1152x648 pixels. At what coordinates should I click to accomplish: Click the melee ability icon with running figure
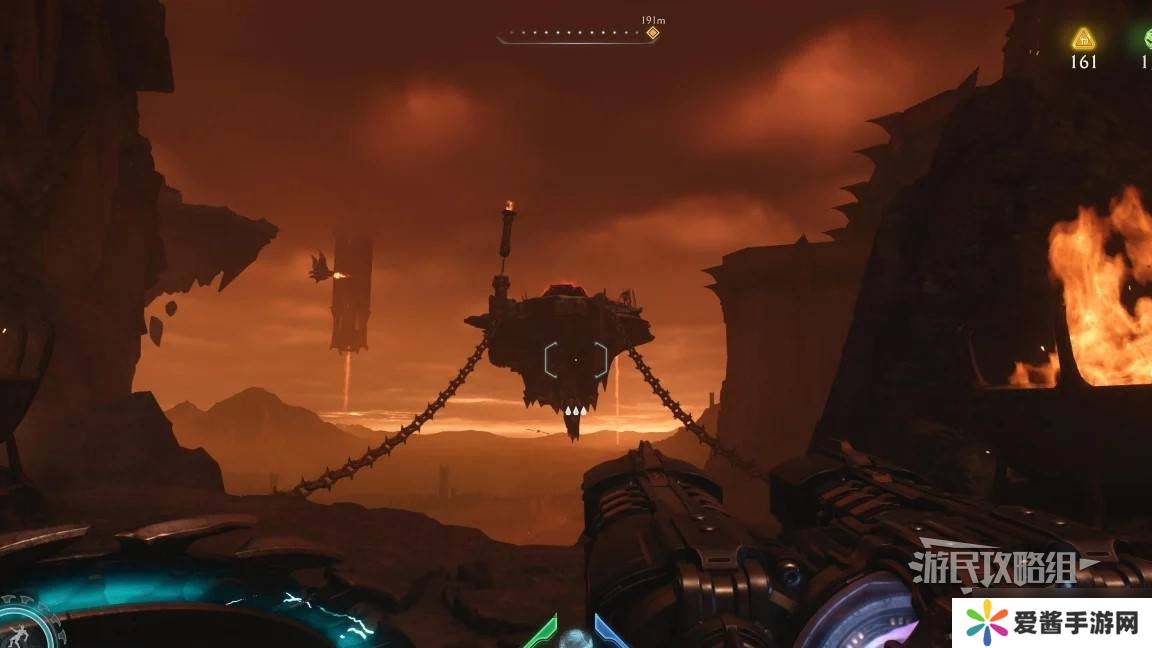click(18, 630)
